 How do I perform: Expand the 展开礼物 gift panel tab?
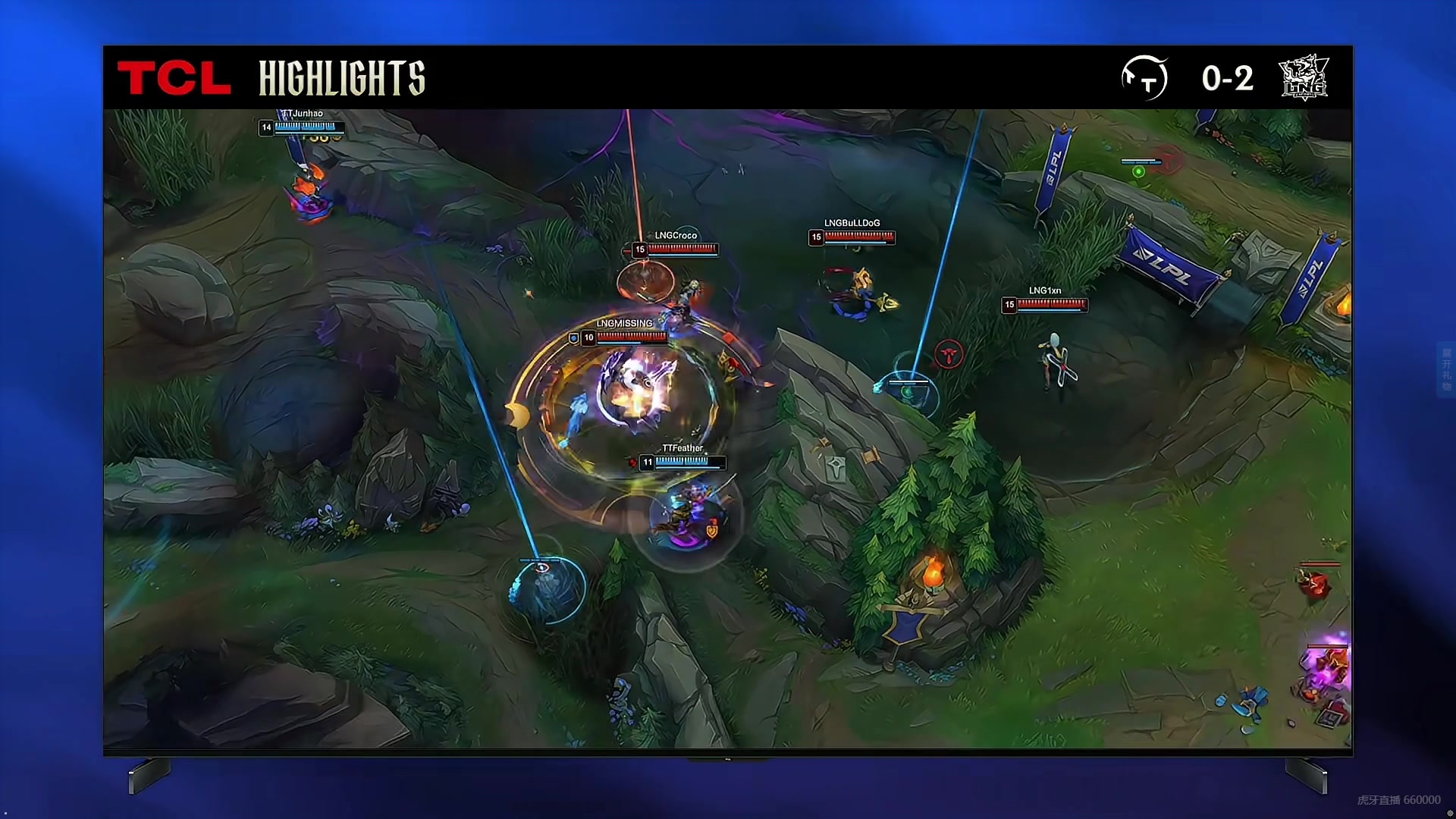1445,369
